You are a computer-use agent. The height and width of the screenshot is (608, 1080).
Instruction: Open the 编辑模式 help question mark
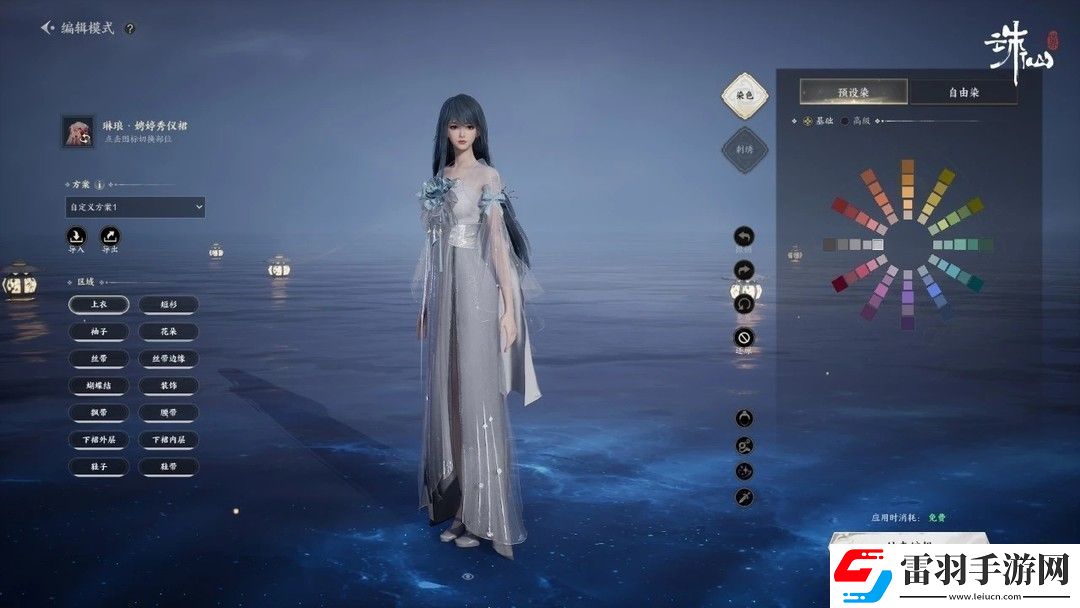(129, 29)
